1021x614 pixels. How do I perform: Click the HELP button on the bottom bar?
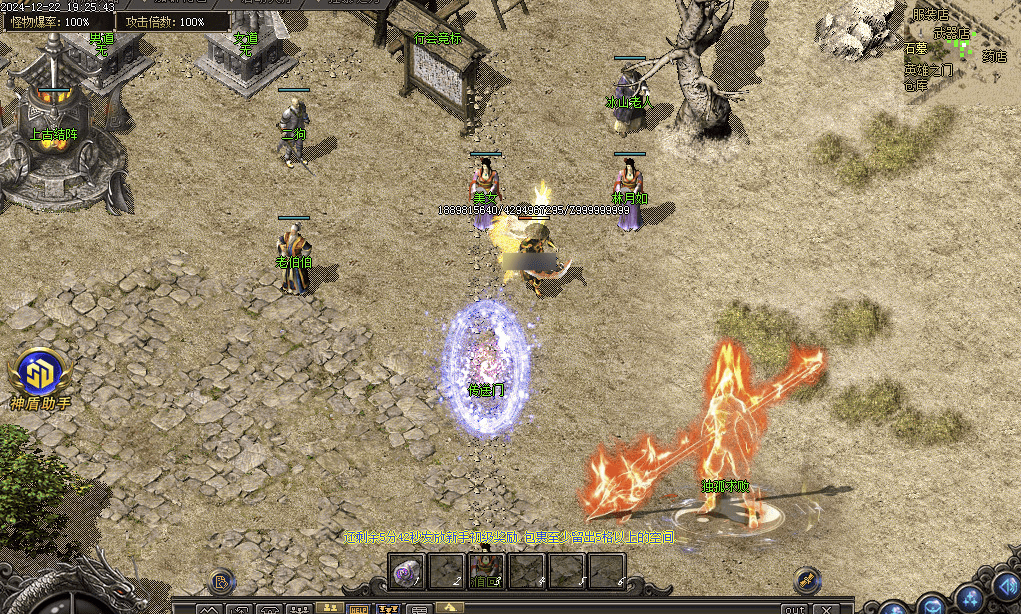pyautogui.click(x=358, y=608)
